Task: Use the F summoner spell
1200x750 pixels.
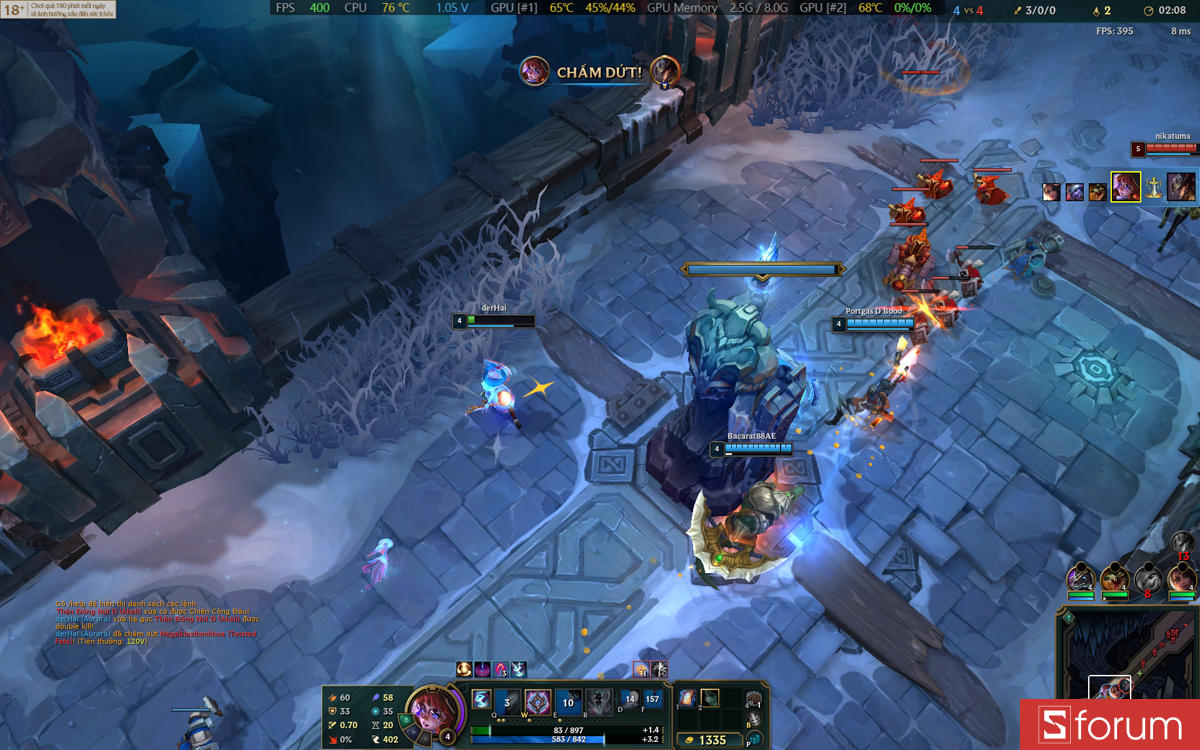Action: click(x=653, y=699)
